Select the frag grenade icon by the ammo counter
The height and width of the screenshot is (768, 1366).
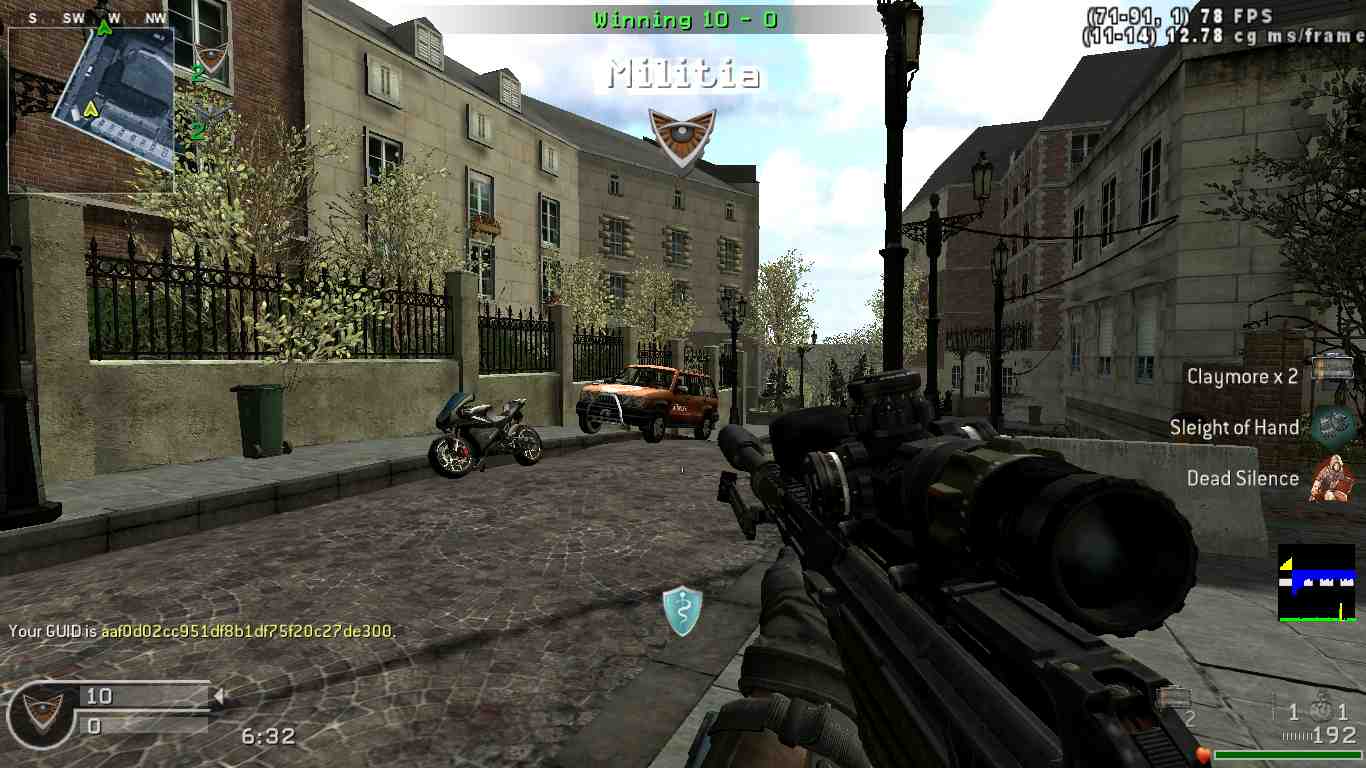click(x=1321, y=711)
